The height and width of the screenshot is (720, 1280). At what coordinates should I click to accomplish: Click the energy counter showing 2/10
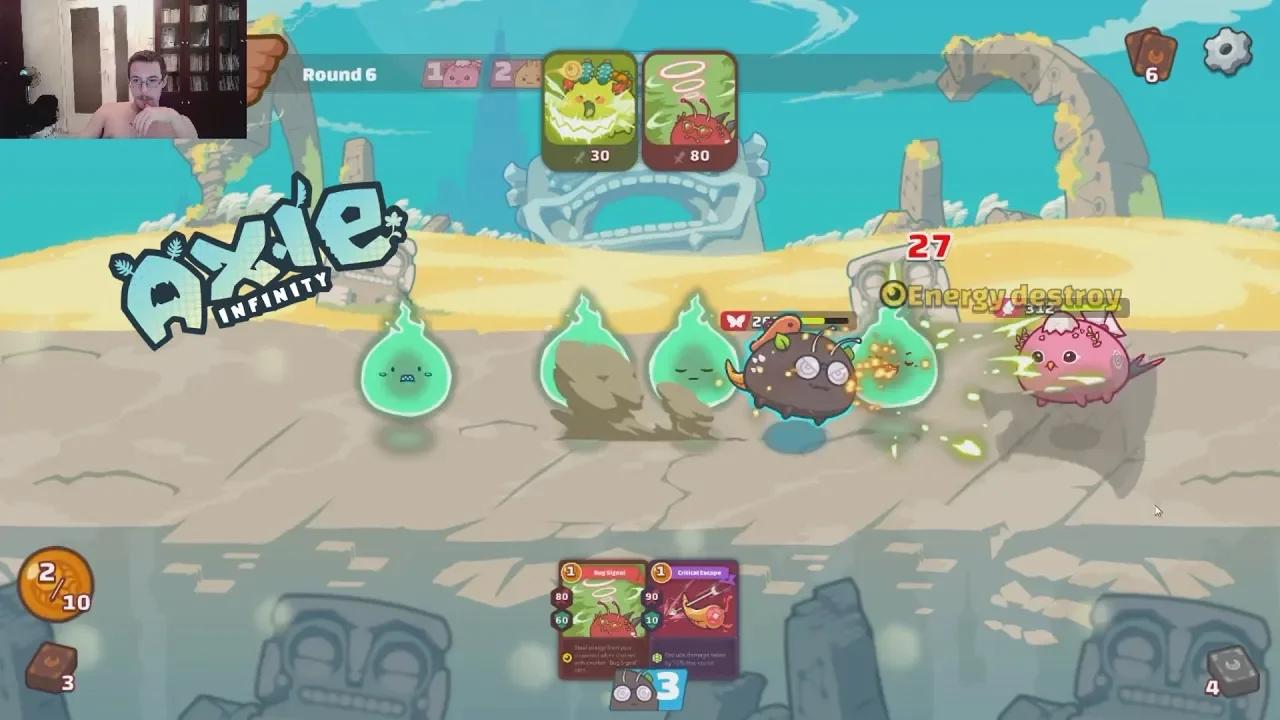[55, 585]
